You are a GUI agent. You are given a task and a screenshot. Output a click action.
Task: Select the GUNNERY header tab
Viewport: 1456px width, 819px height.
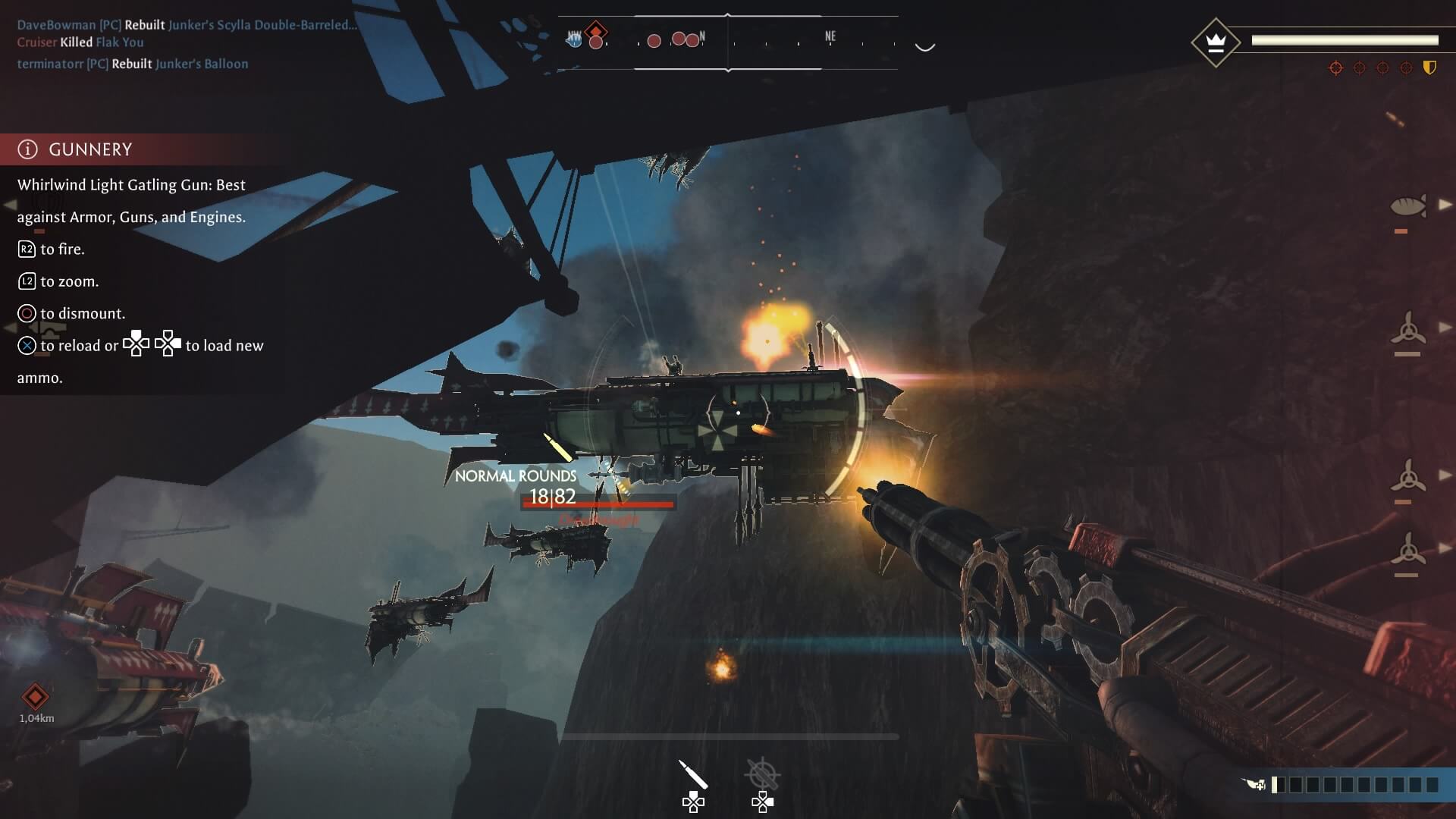(x=91, y=149)
